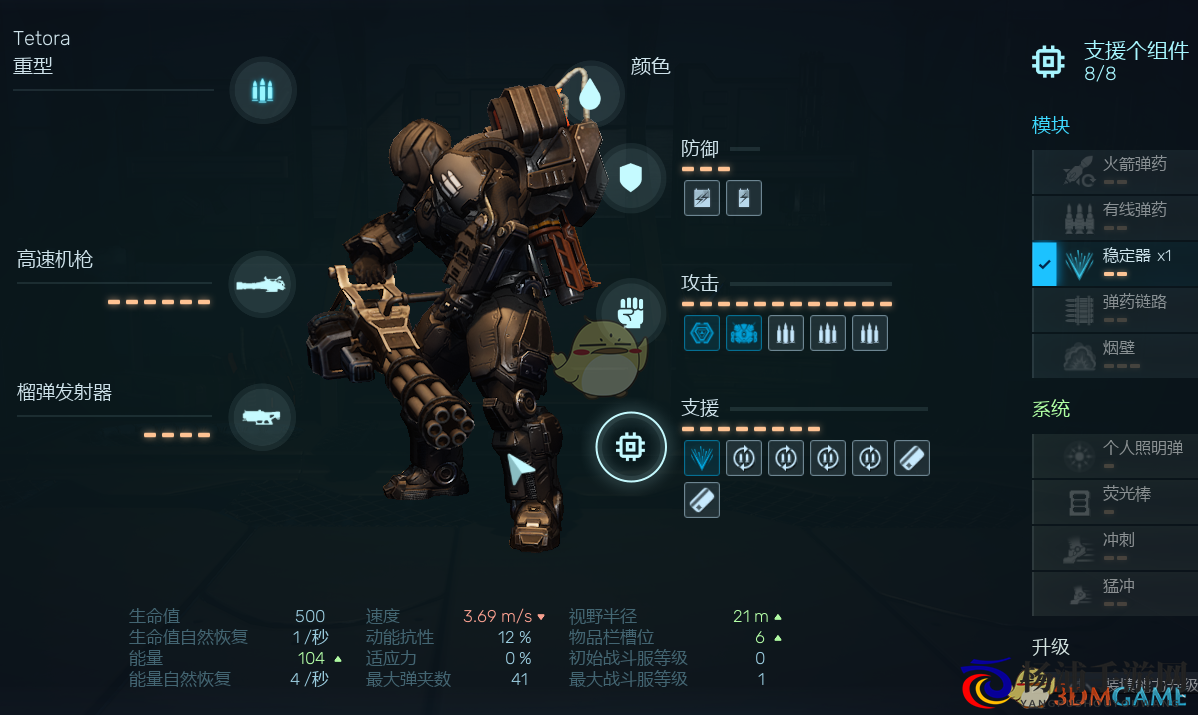The height and width of the screenshot is (715, 1198).
Task: Choose the 荧光棒 system
Action: pos(1114,502)
